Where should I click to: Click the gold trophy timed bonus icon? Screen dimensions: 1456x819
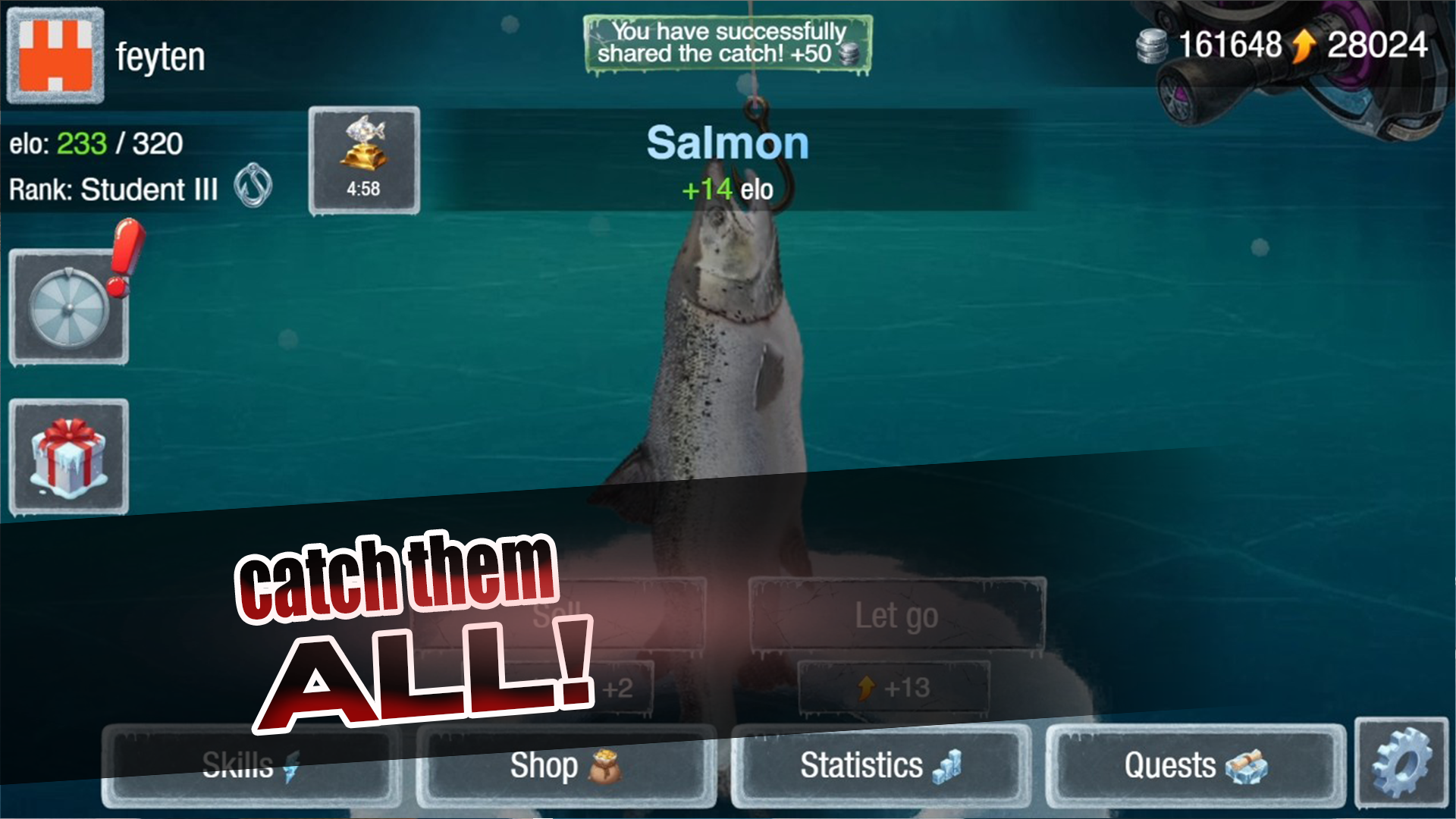[x=364, y=159]
